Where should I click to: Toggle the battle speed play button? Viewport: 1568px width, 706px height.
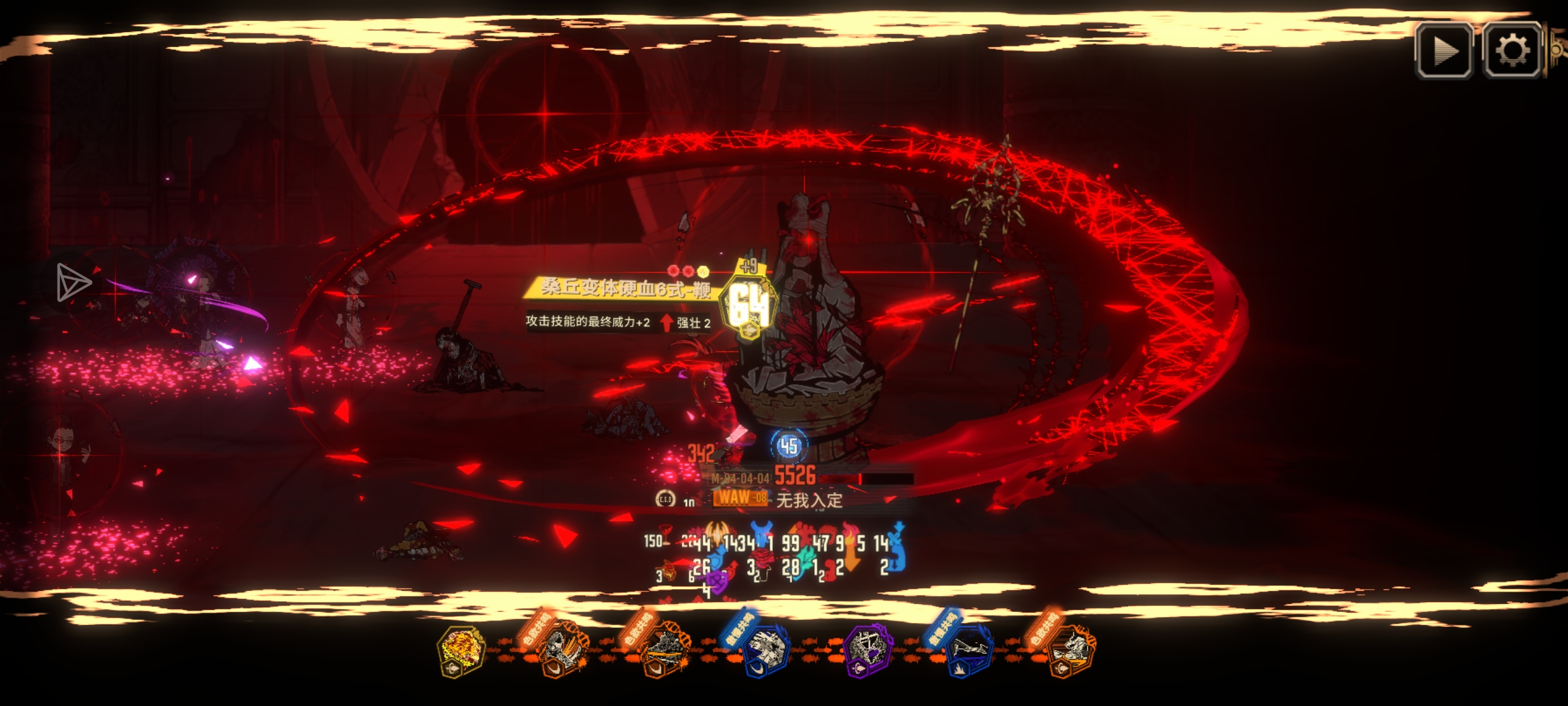pyautogui.click(x=1444, y=50)
